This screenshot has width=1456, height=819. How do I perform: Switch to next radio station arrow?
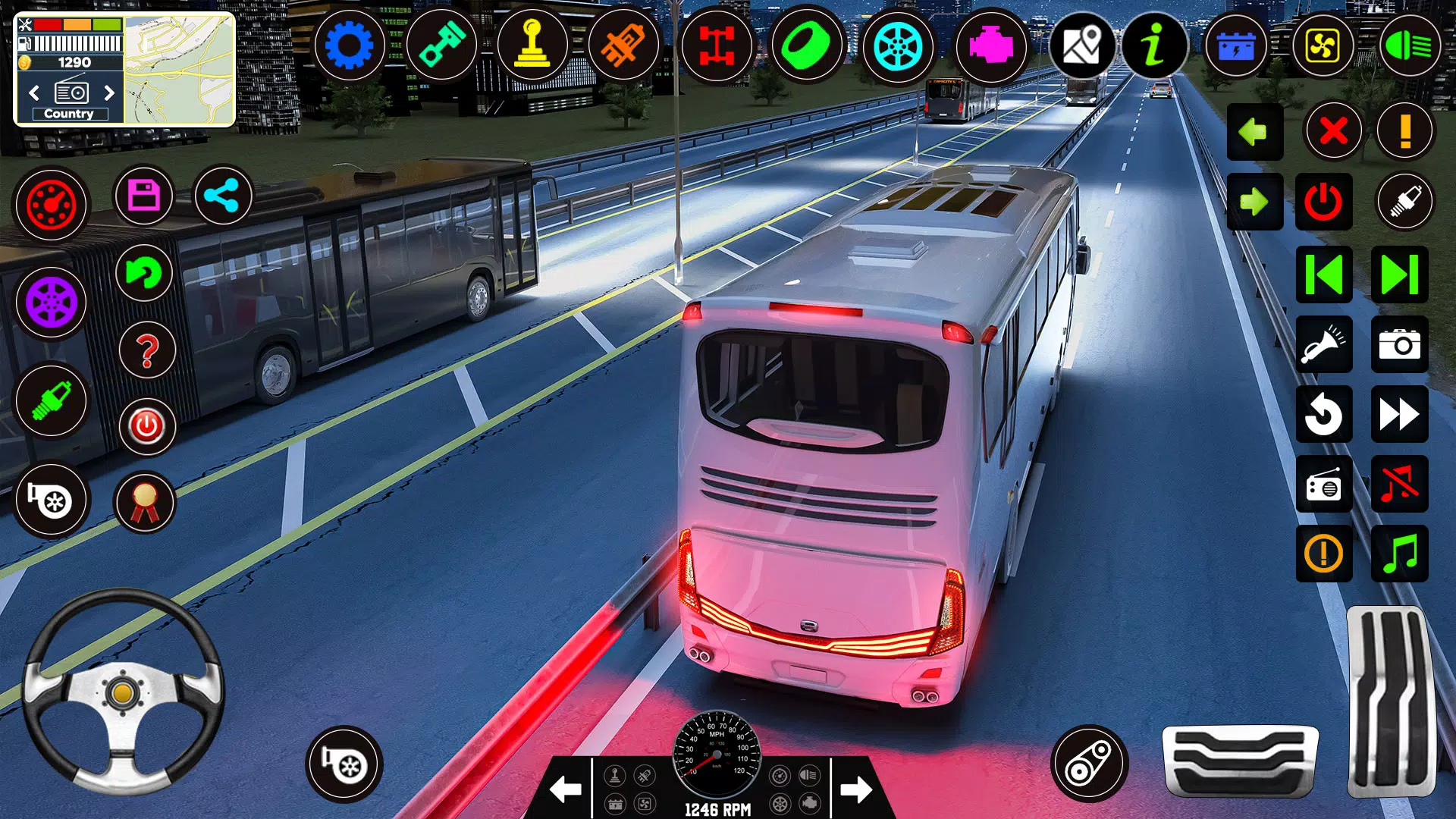pyautogui.click(x=109, y=93)
